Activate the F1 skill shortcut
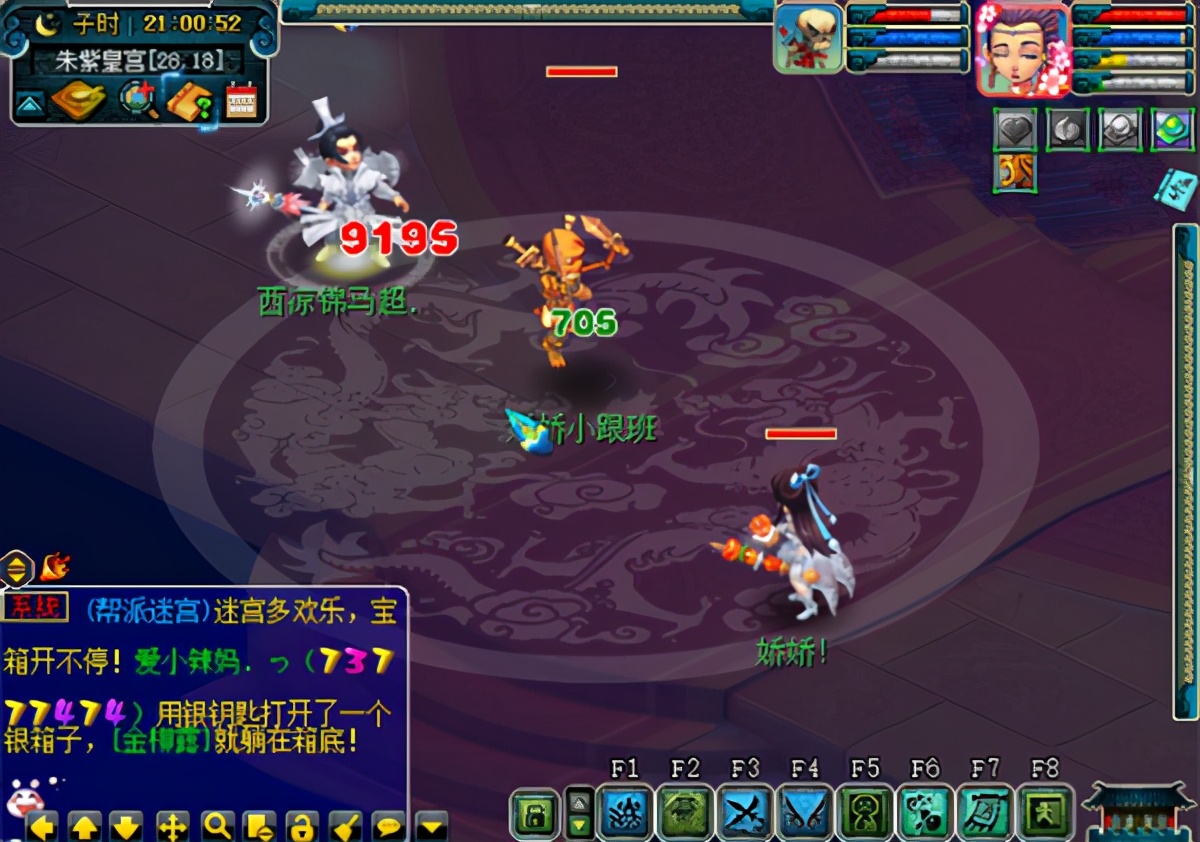 [x=625, y=811]
